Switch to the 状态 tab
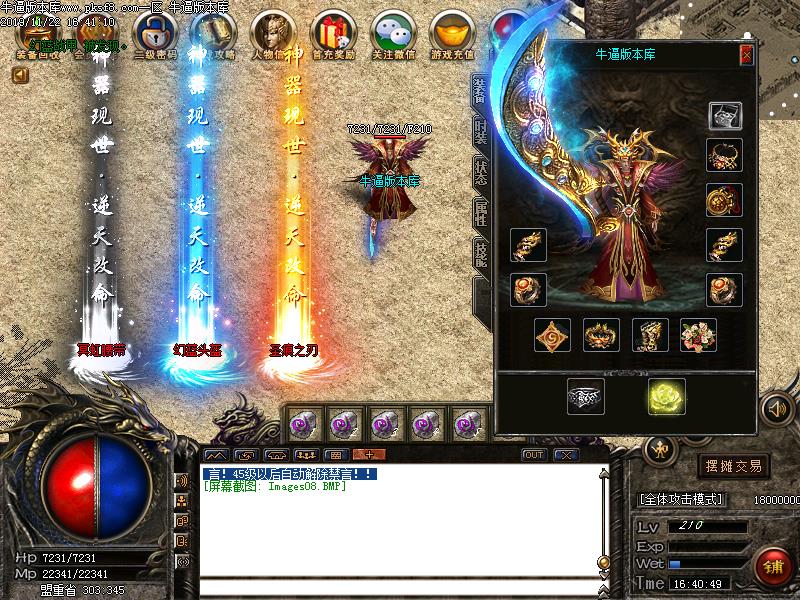This screenshot has width=800, height=600. tap(481, 170)
